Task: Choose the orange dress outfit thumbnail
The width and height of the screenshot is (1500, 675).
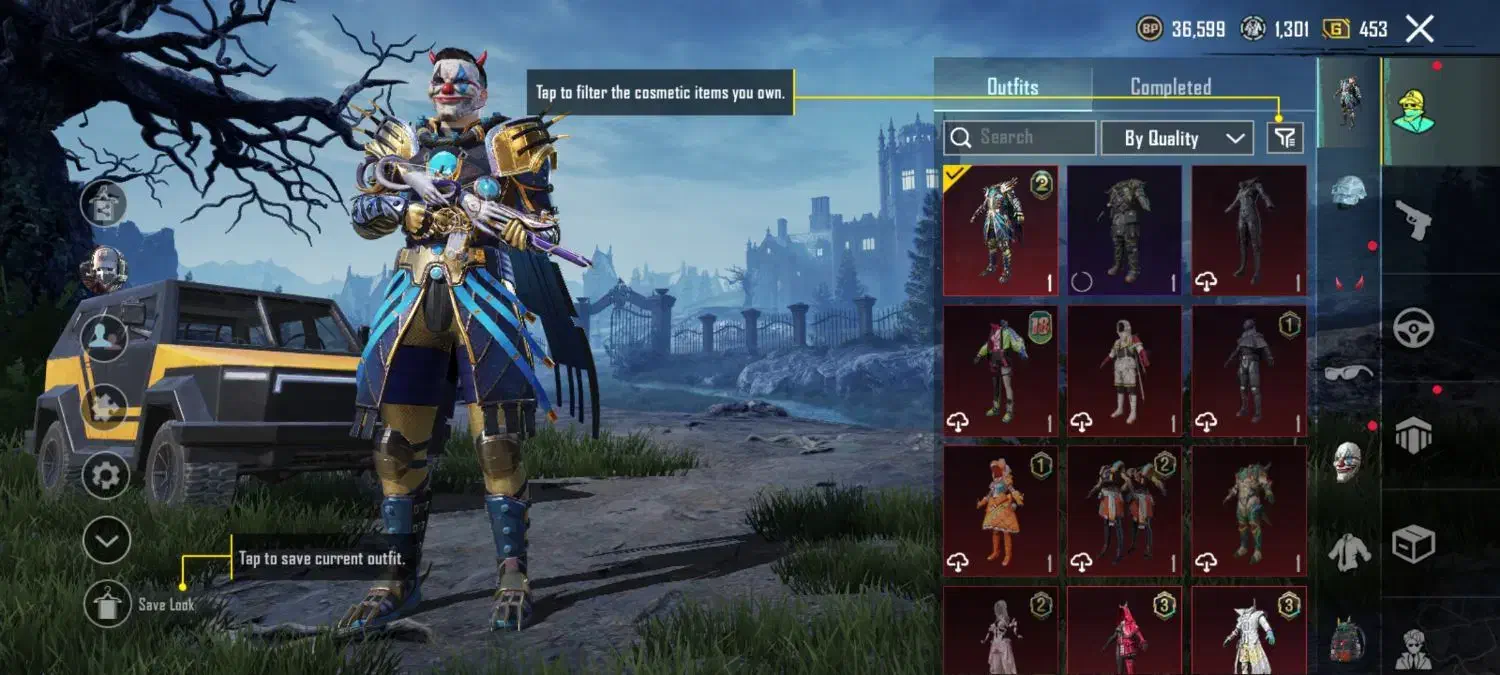Action: pos(1000,510)
